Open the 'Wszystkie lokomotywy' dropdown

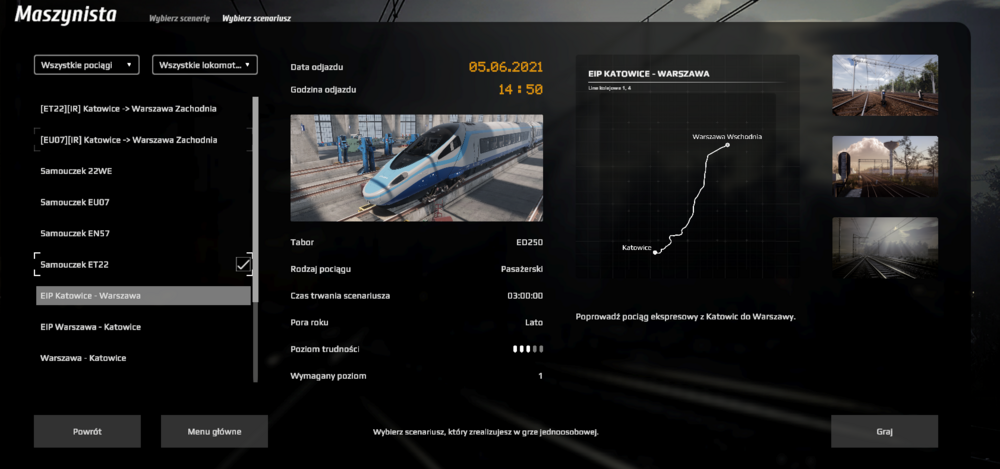[205, 65]
